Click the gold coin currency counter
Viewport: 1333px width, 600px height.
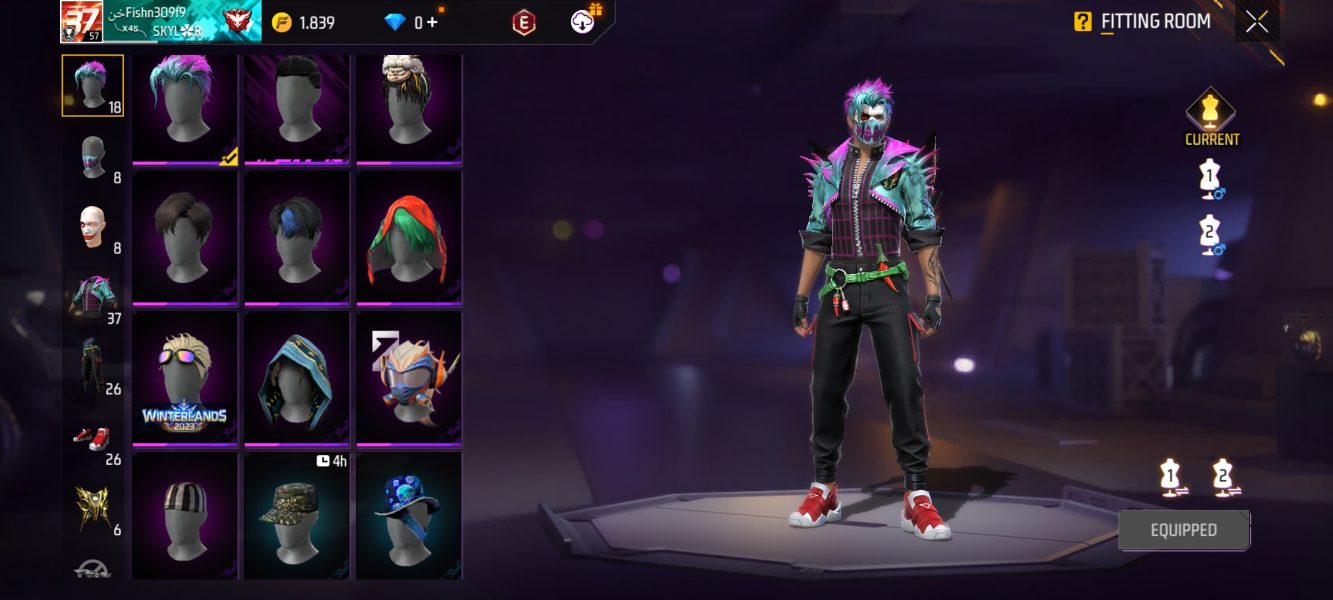point(305,22)
